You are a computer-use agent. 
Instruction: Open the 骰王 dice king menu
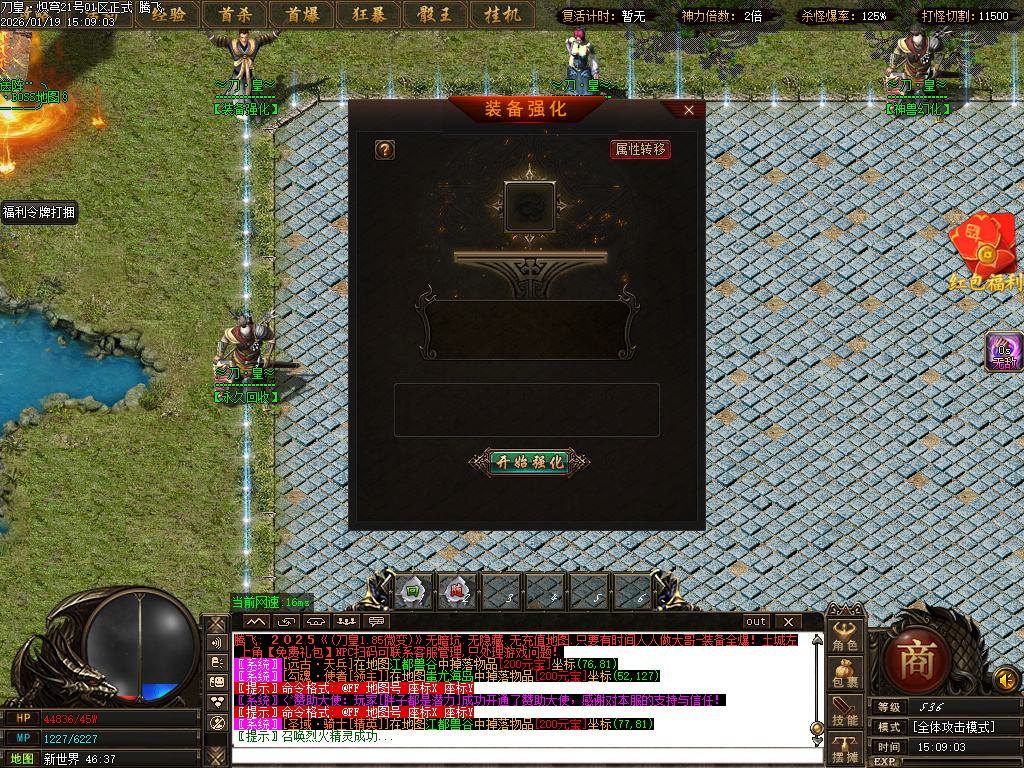click(435, 14)
